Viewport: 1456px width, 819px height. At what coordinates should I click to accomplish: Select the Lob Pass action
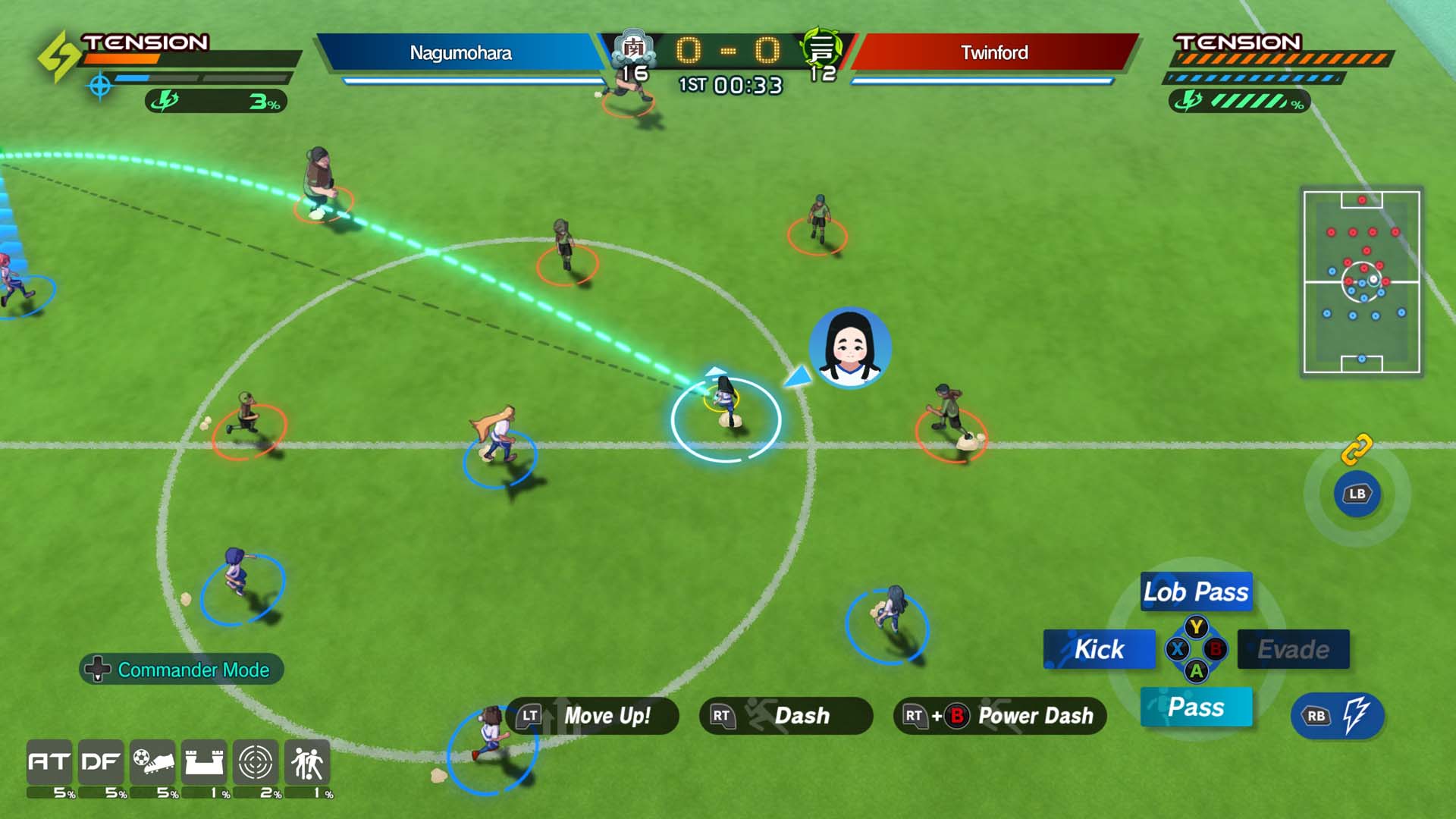1195,593
